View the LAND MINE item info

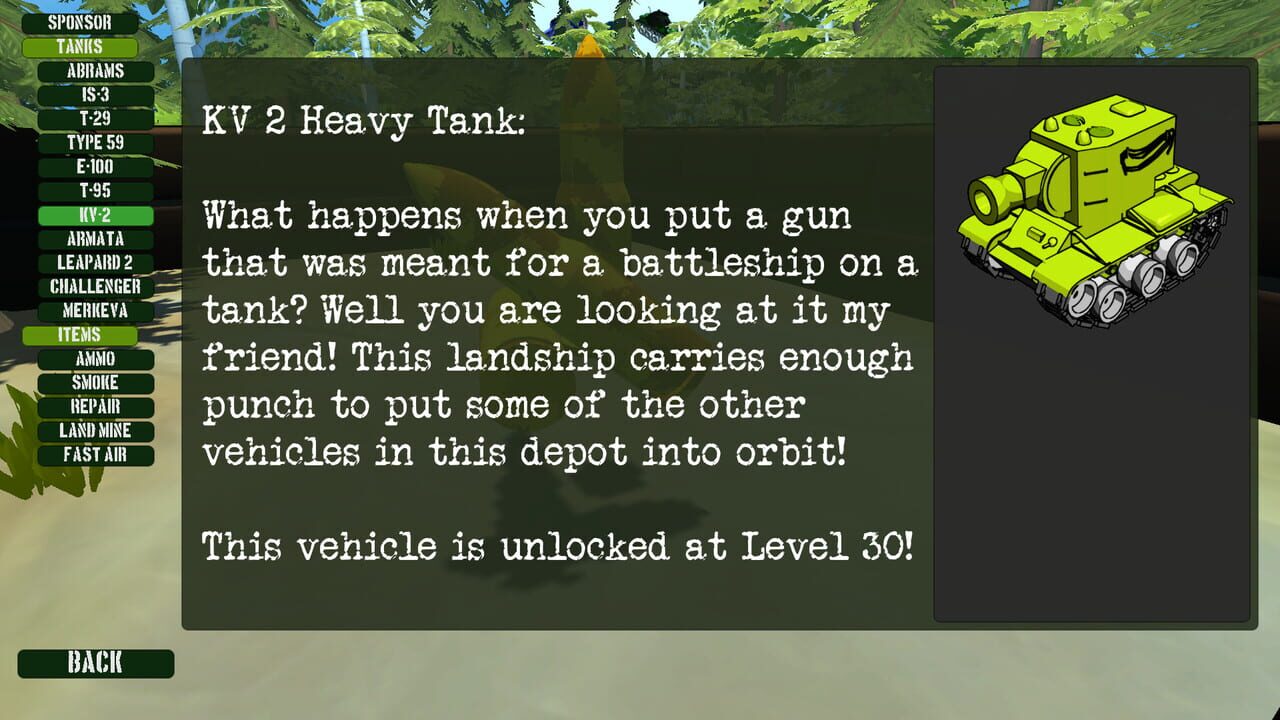click(x=95, y=430)
